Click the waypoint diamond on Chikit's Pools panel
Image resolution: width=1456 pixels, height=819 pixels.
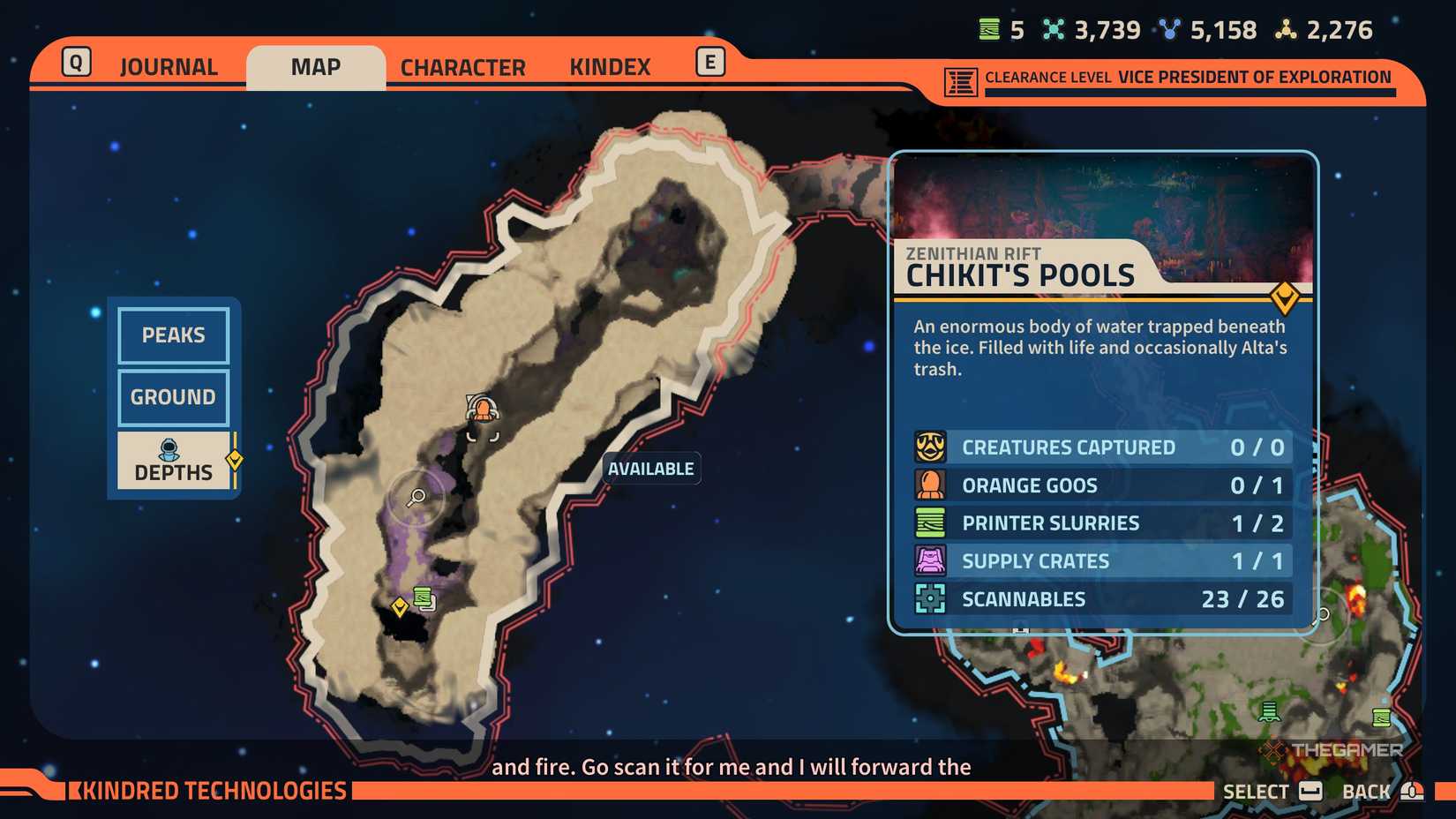[x=1285, y=299]
